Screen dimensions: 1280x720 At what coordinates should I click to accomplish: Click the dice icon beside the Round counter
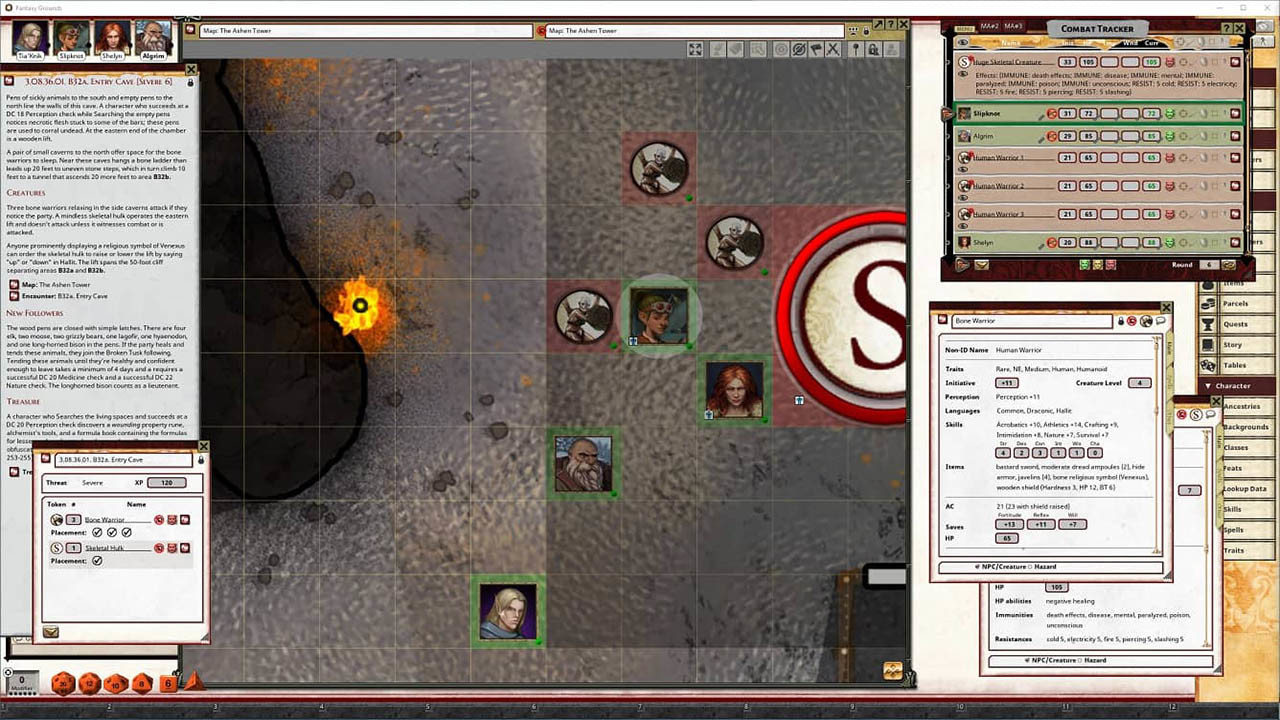pos(1228,265)
